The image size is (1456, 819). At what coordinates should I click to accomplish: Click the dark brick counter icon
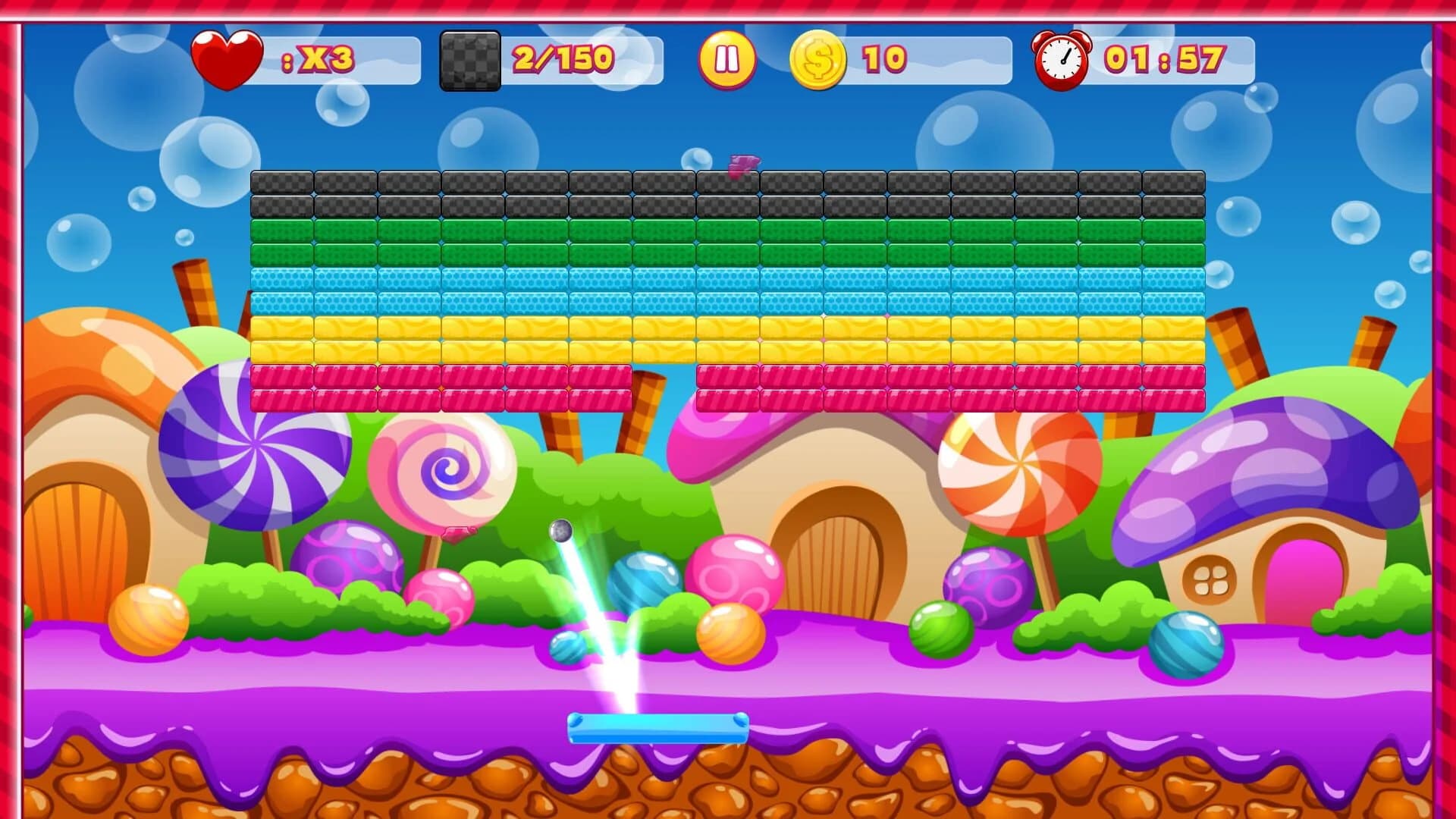click(x=469, y=59)
